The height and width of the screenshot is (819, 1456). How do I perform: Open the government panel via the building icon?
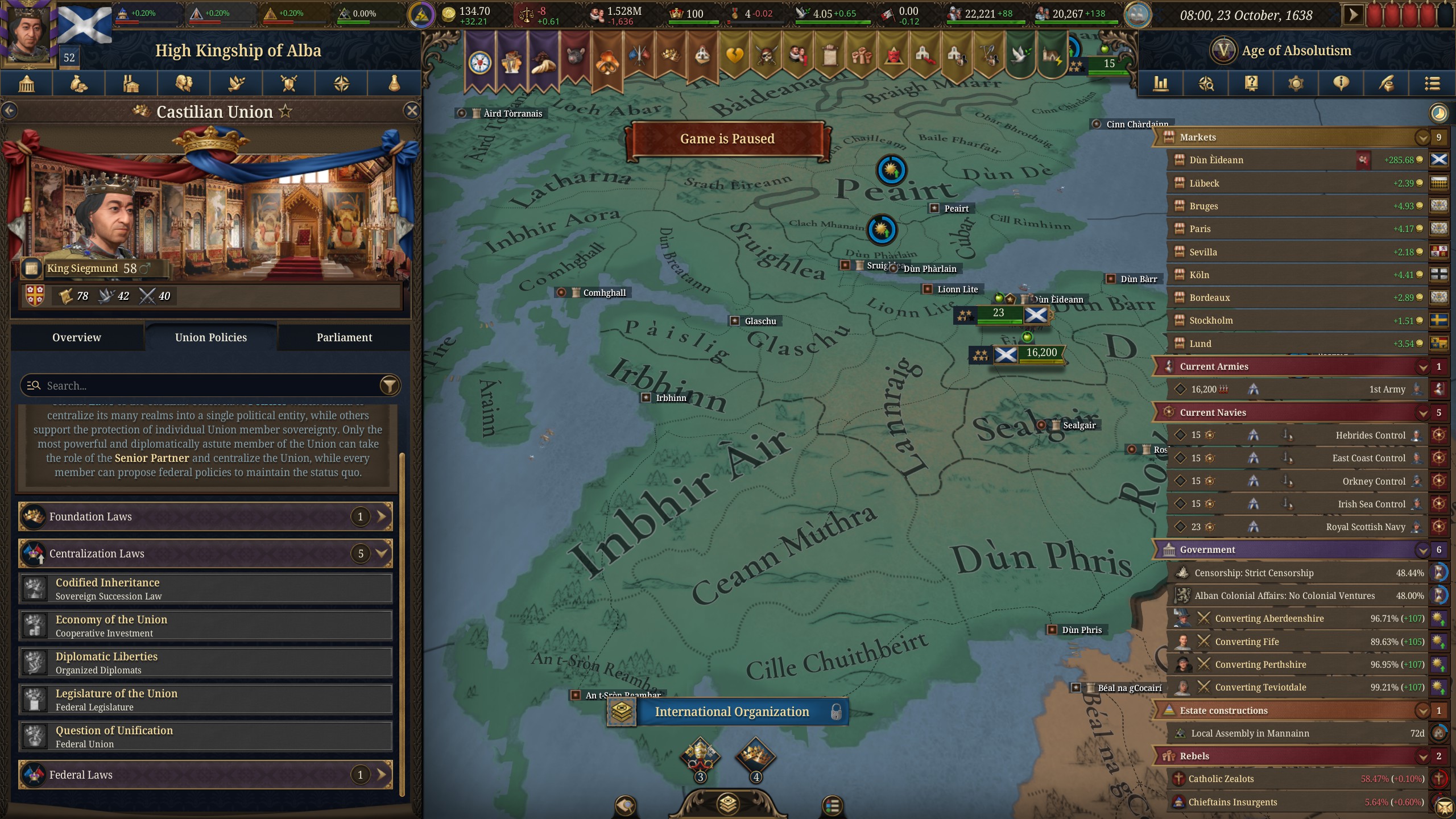[x=26, y=84]
